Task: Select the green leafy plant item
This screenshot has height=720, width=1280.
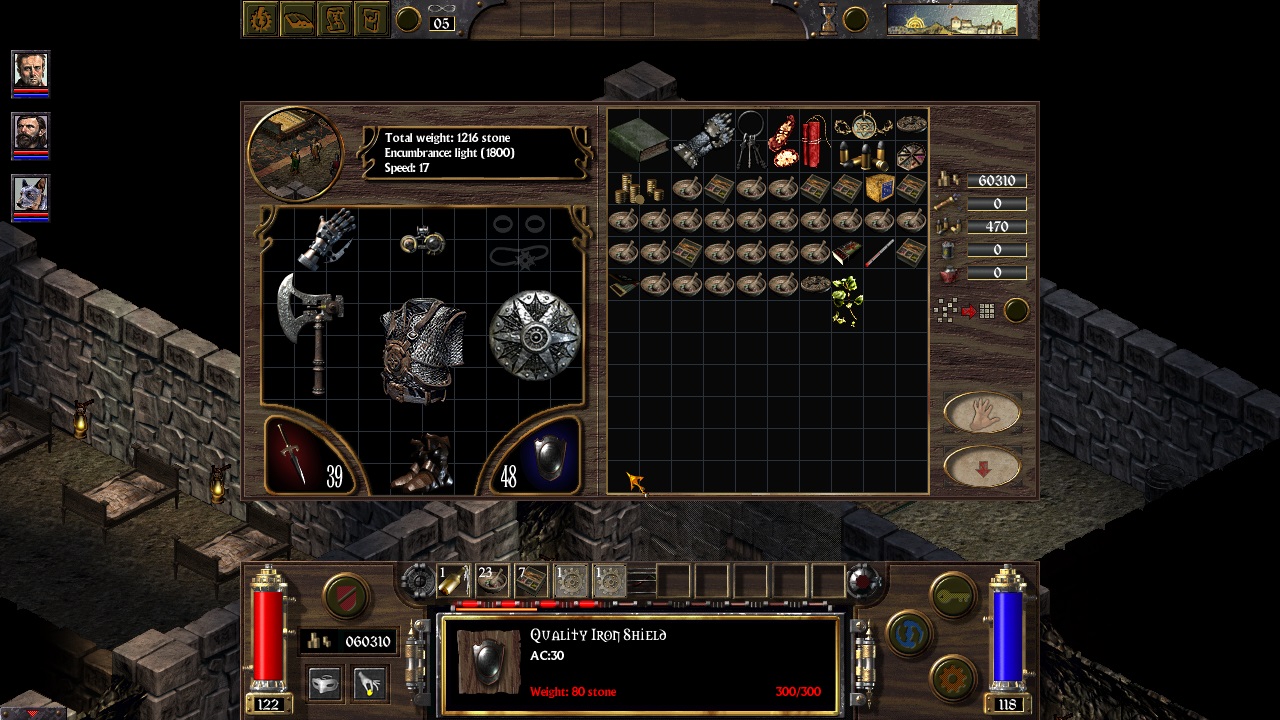Action: (x=846, y=301)
